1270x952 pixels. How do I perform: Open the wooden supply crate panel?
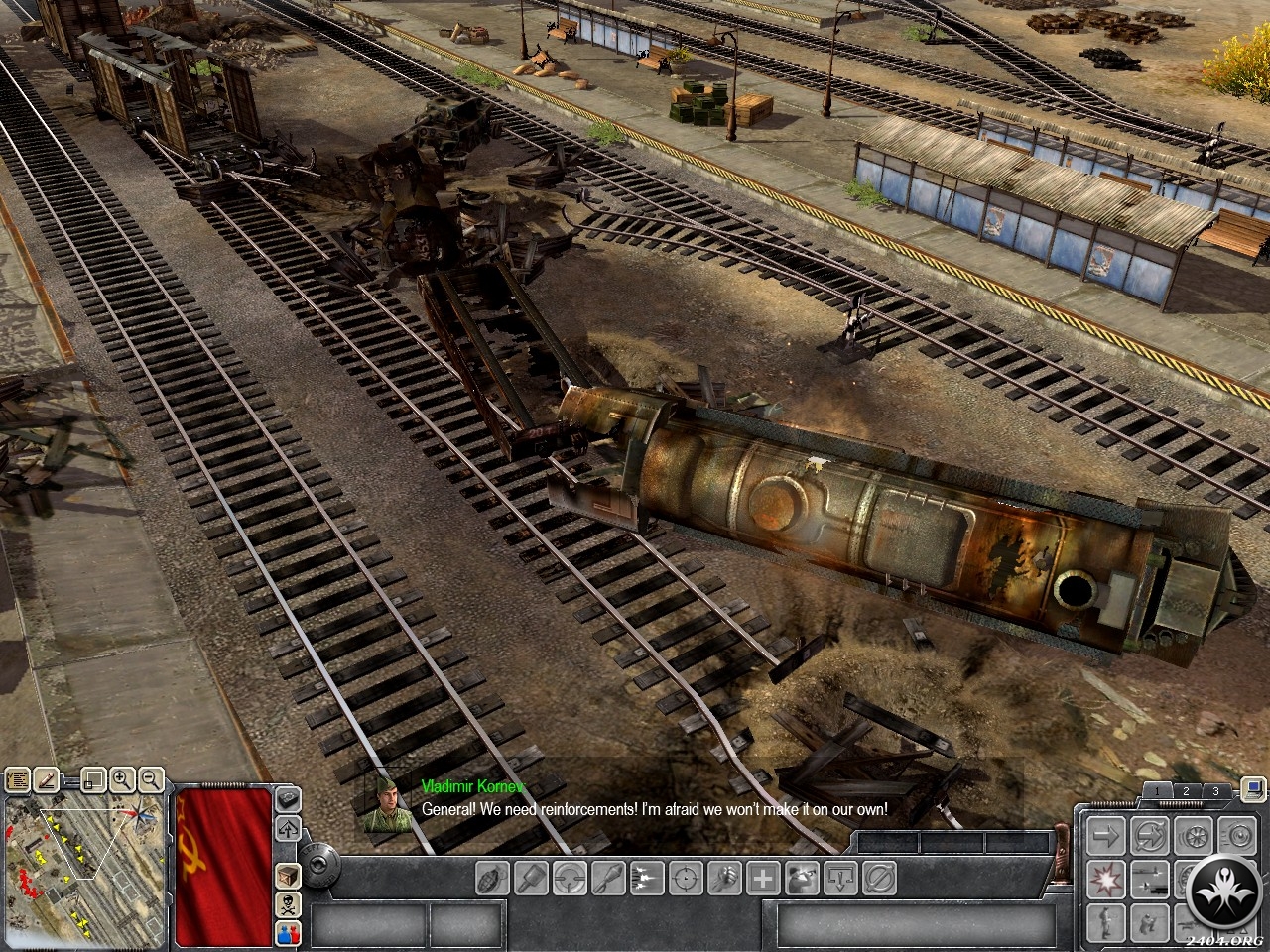click(x=288, y=878)
